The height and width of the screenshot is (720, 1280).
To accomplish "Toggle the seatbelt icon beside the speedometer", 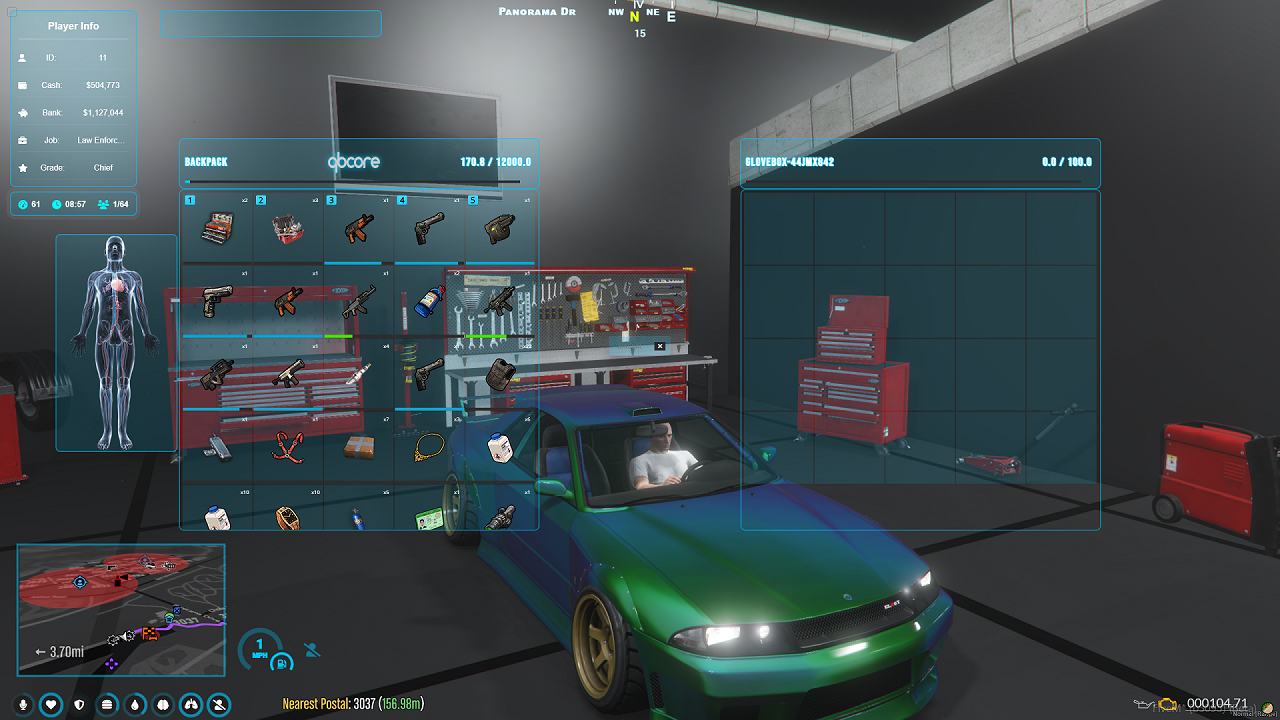I will coord(310,649).
